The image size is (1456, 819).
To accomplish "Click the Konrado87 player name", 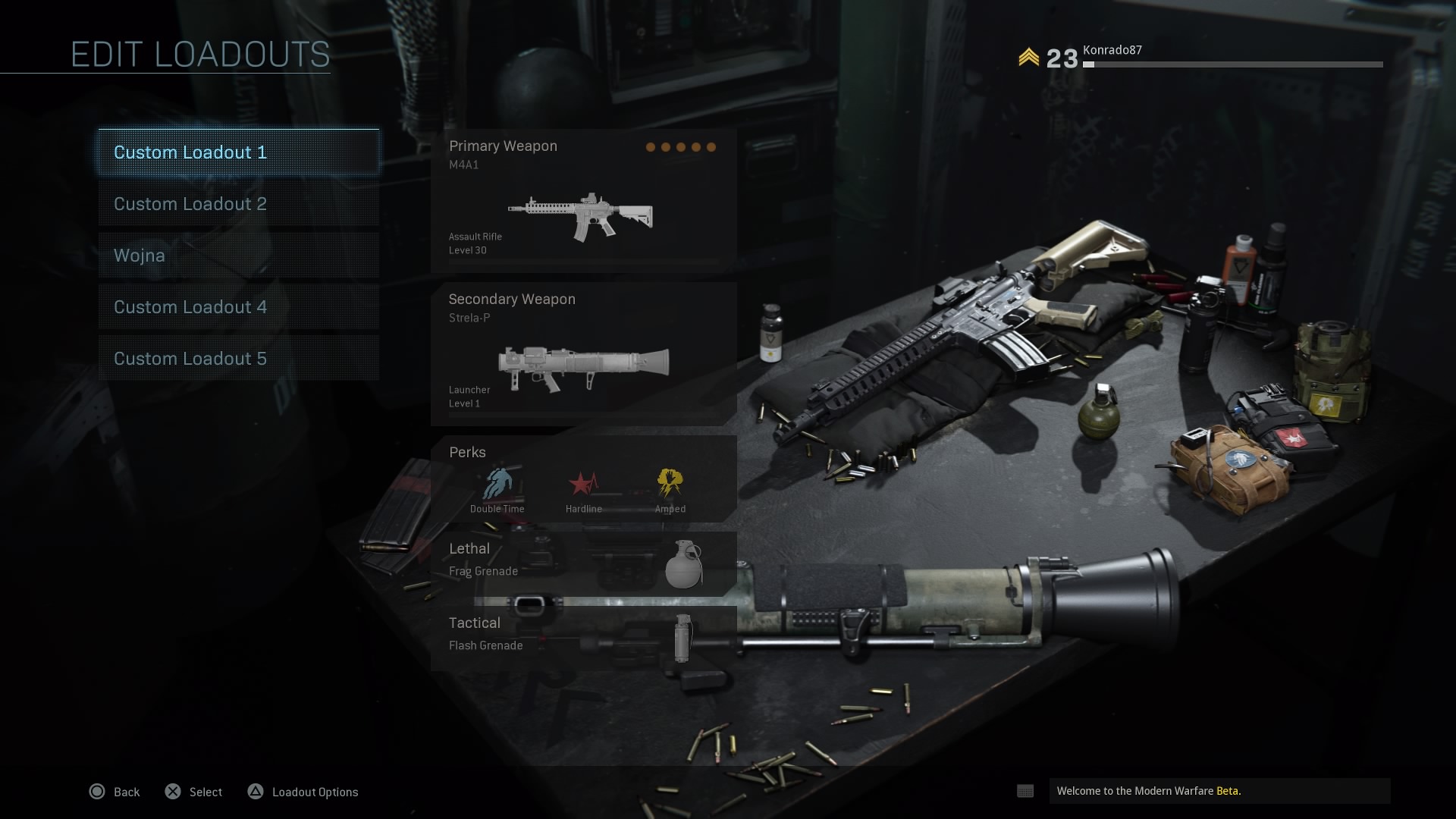I will coord(1112,50).
